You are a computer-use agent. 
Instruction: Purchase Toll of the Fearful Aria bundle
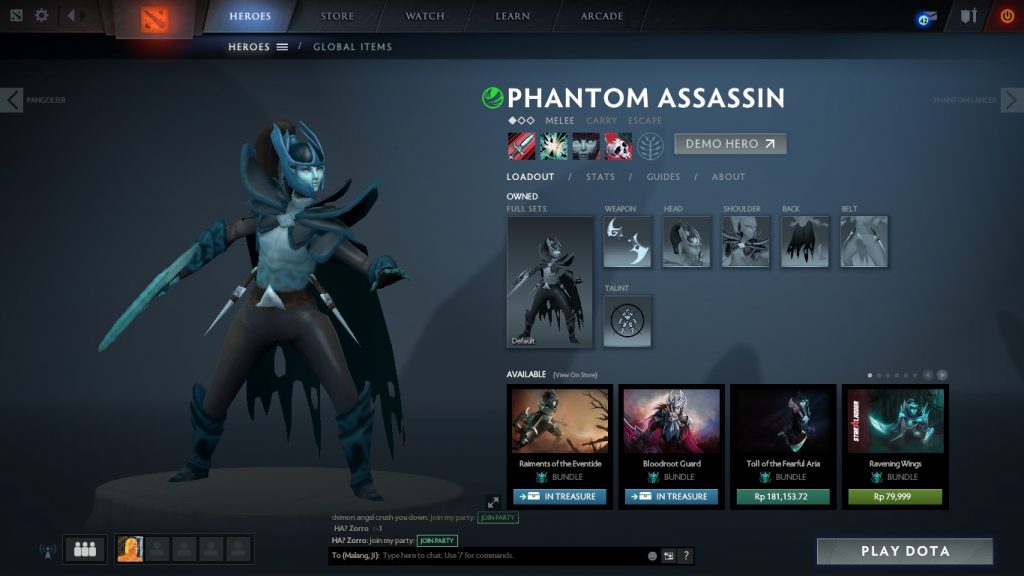783,496
